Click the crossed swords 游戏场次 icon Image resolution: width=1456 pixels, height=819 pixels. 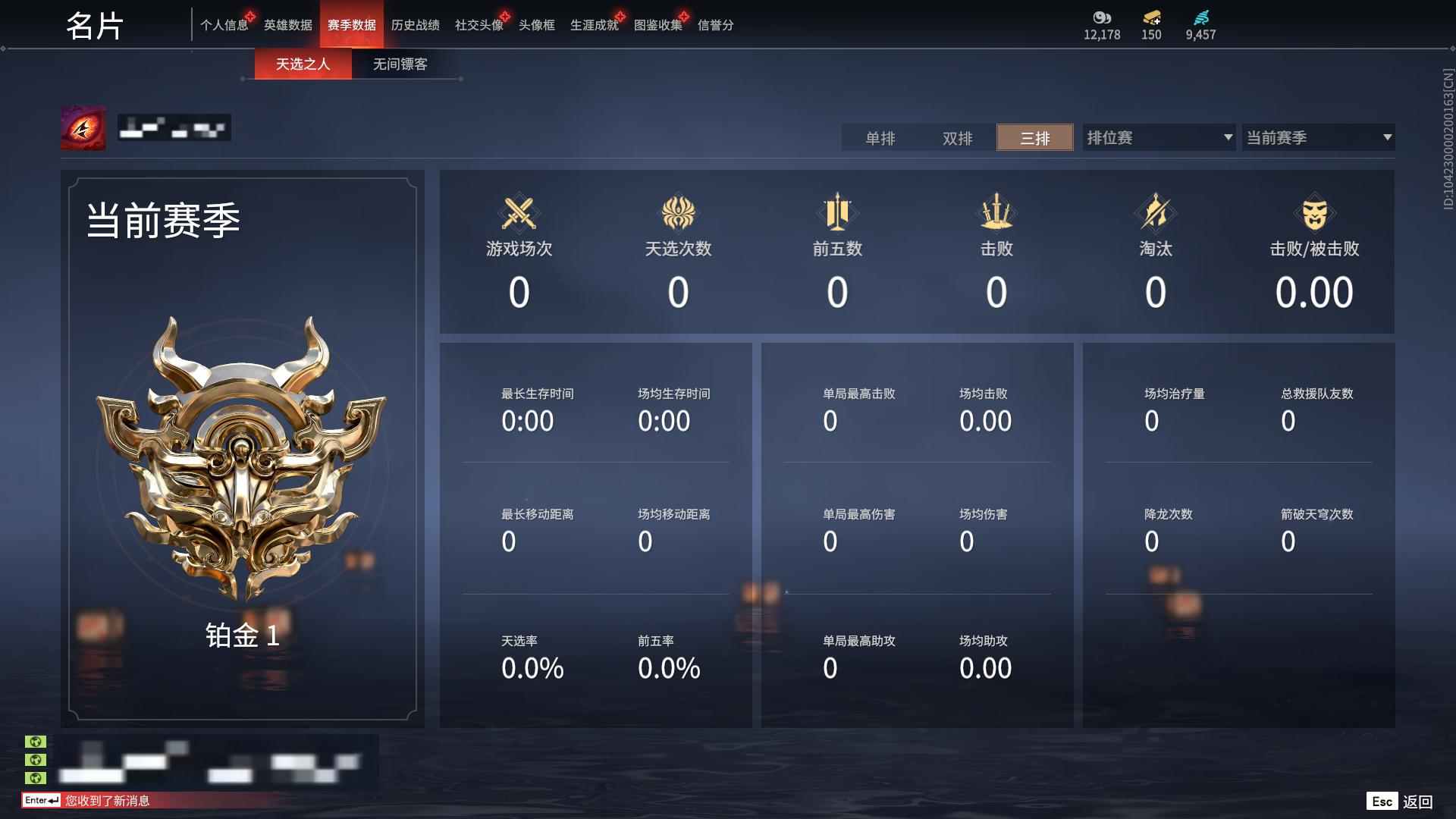pyautogui.click(x=519, y=213)
